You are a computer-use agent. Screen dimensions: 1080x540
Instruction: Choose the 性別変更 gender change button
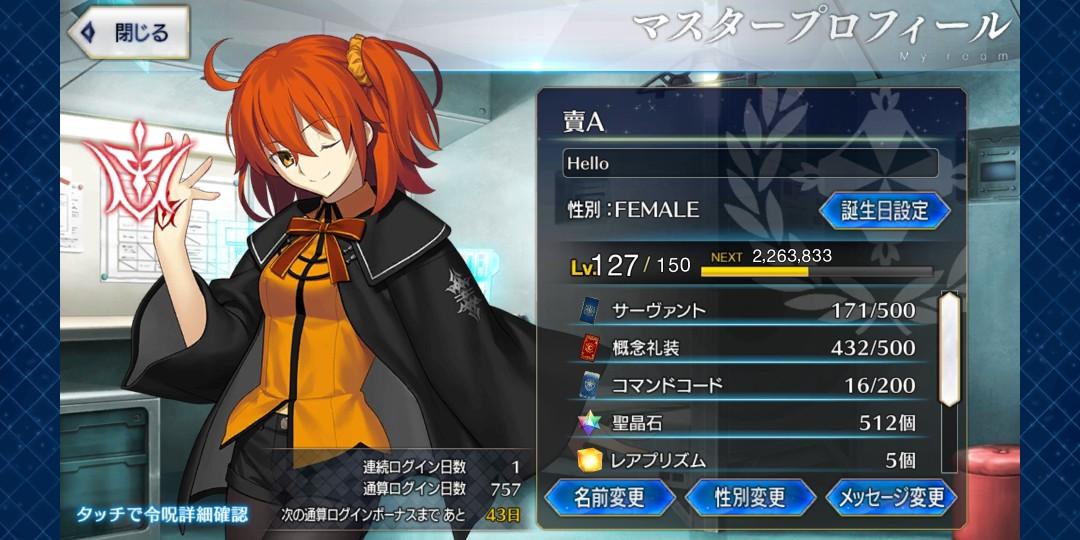[x=750, y=497]
